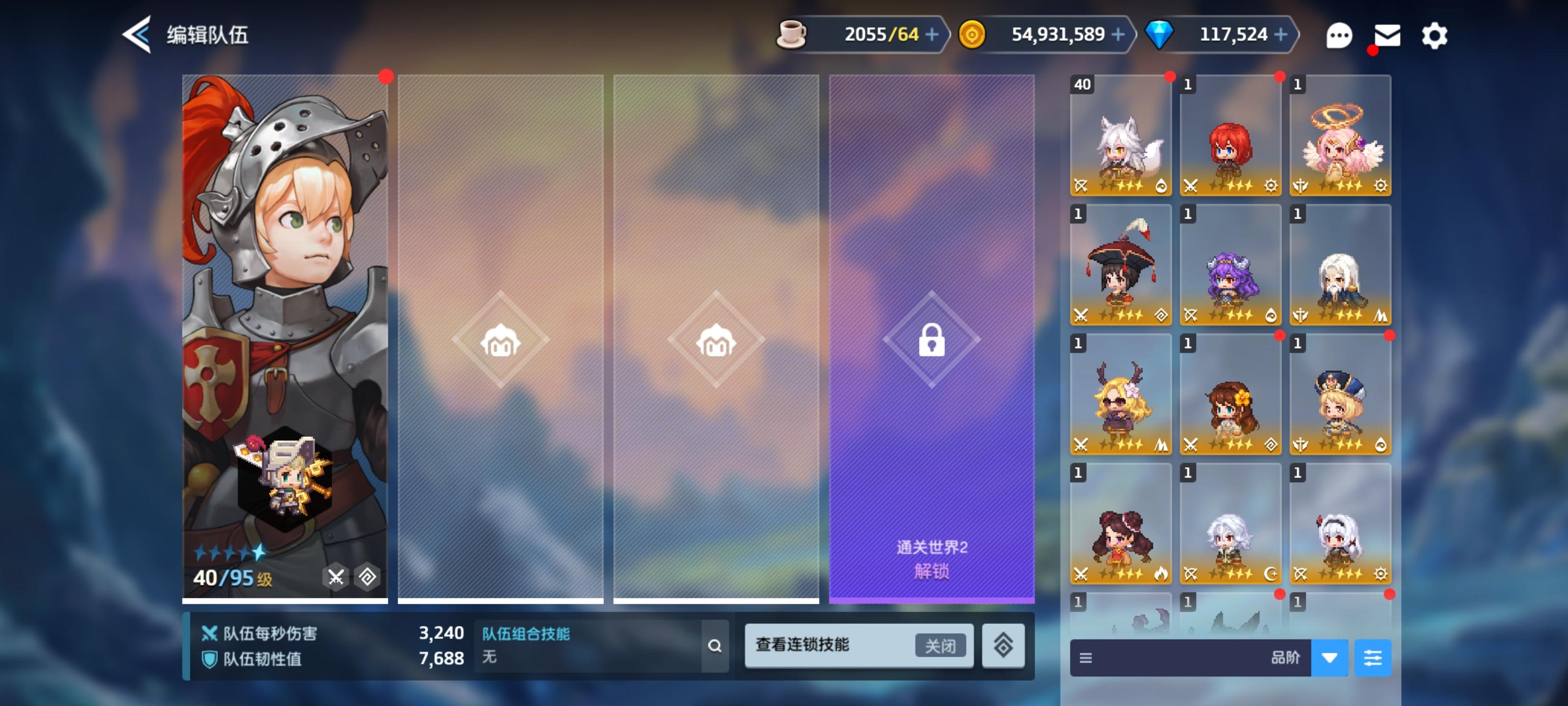Open the game settings gear
The image size is (1568, 706).
coord(1435,35)
